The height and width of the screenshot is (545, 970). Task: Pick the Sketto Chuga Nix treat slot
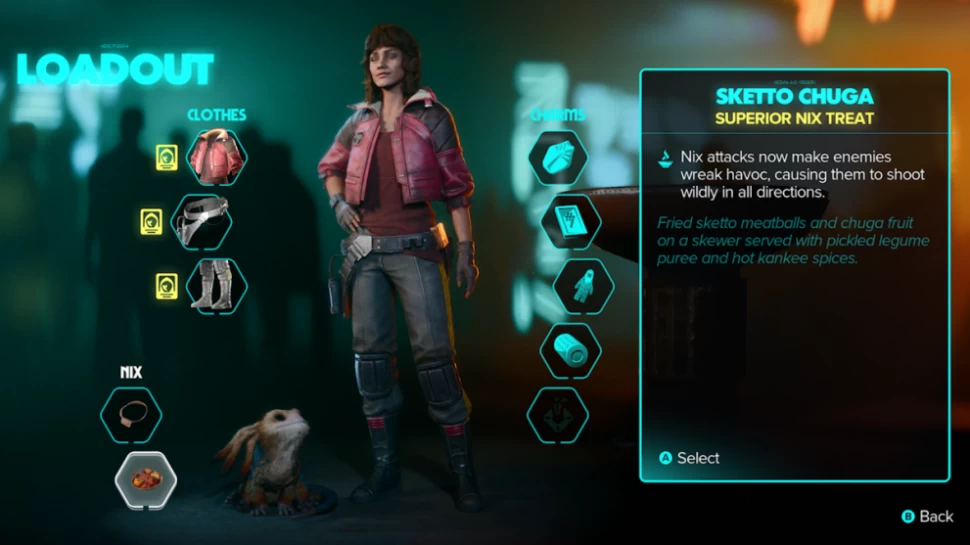click(x=146, y=480)
